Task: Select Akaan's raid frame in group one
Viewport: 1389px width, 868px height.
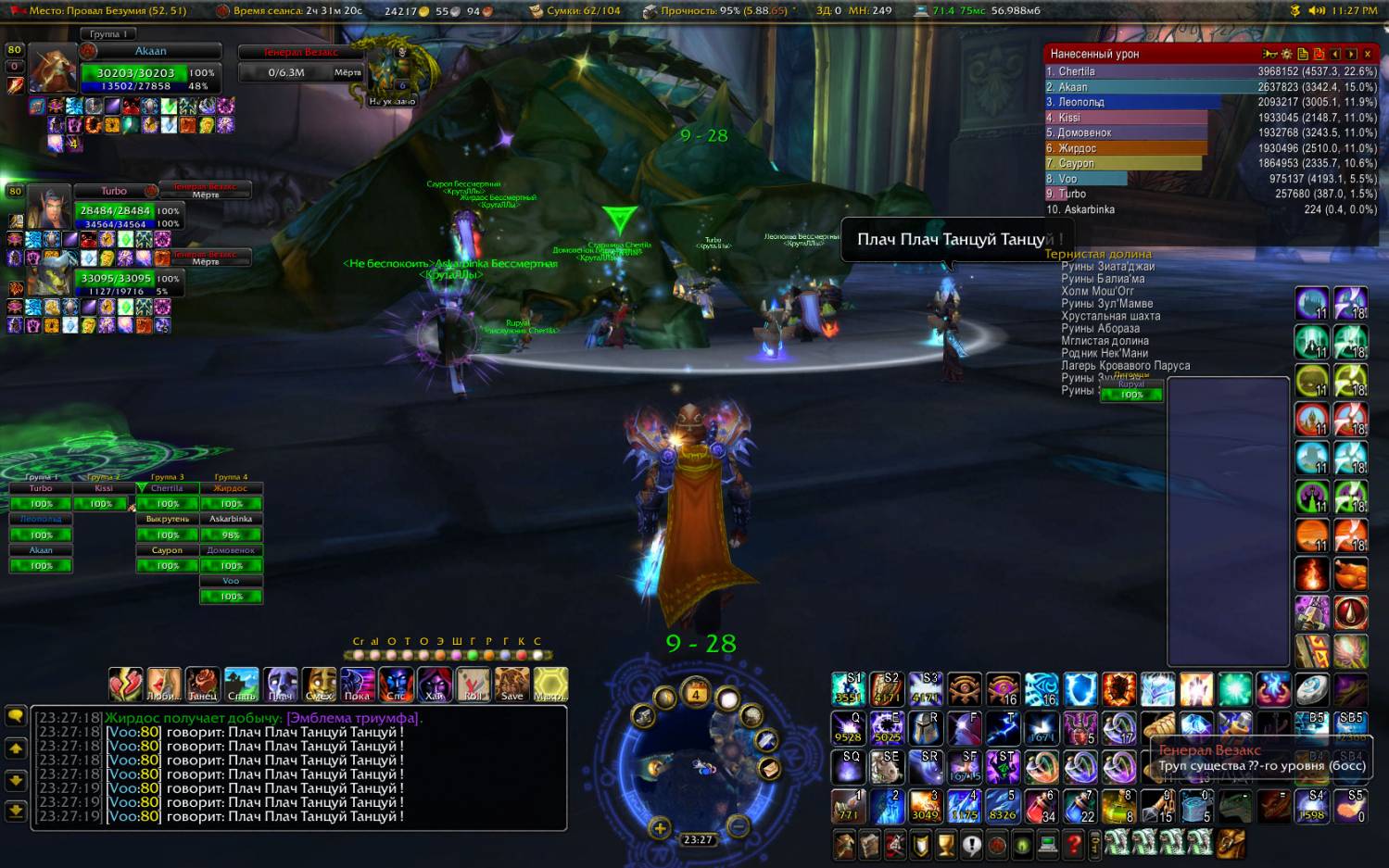Action: click(x=41, y=558)
